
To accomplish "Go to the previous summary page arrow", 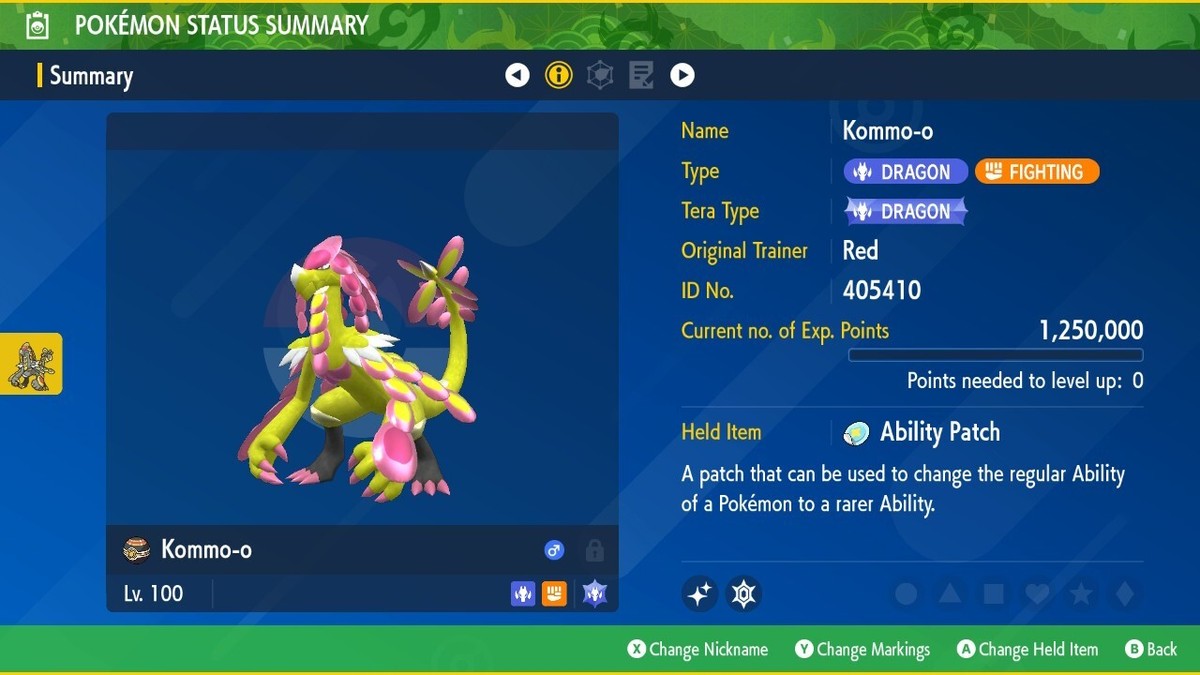I will (517, 75).
